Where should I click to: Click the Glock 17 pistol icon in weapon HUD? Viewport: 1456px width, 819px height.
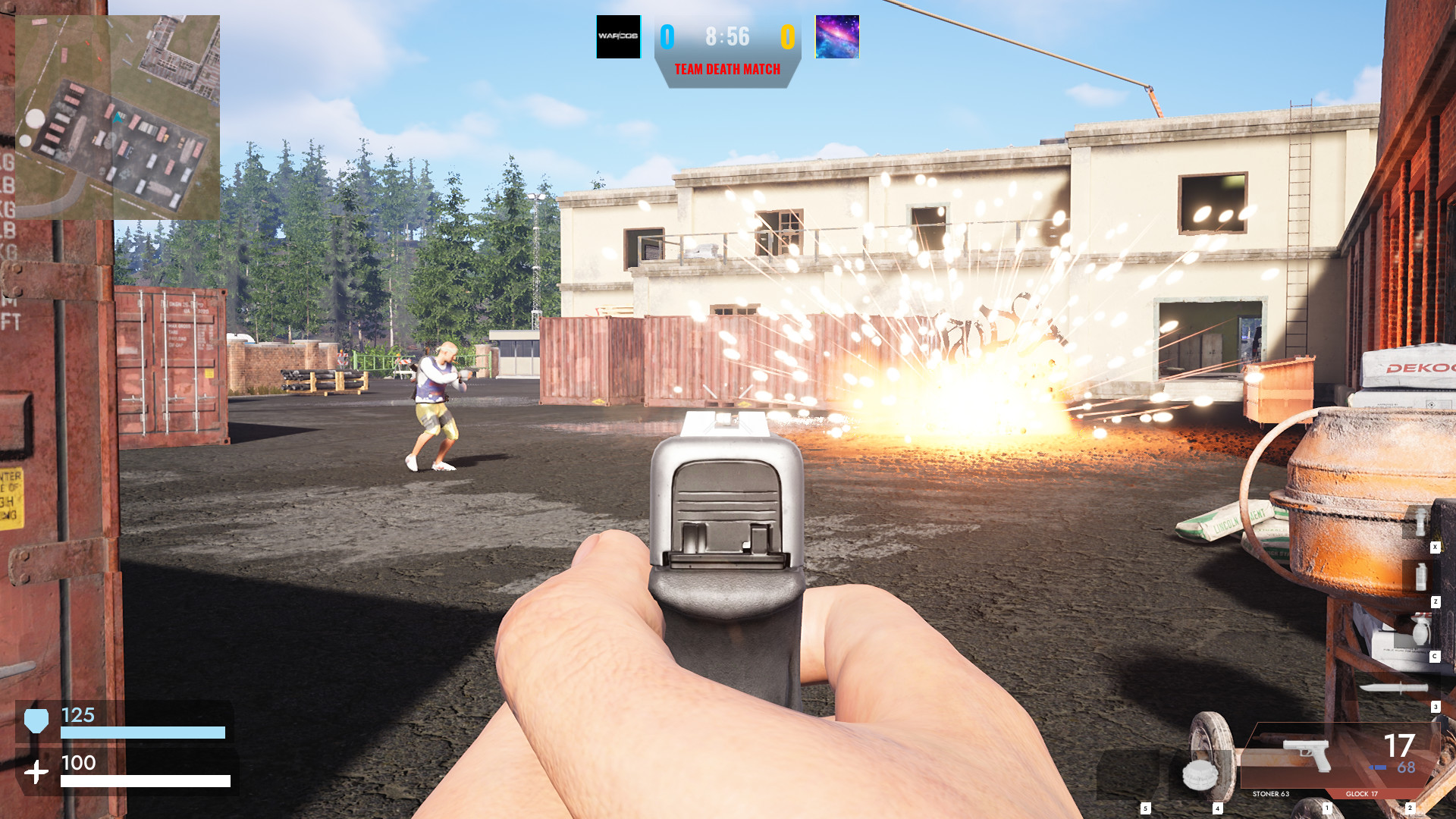point(1306,755)
